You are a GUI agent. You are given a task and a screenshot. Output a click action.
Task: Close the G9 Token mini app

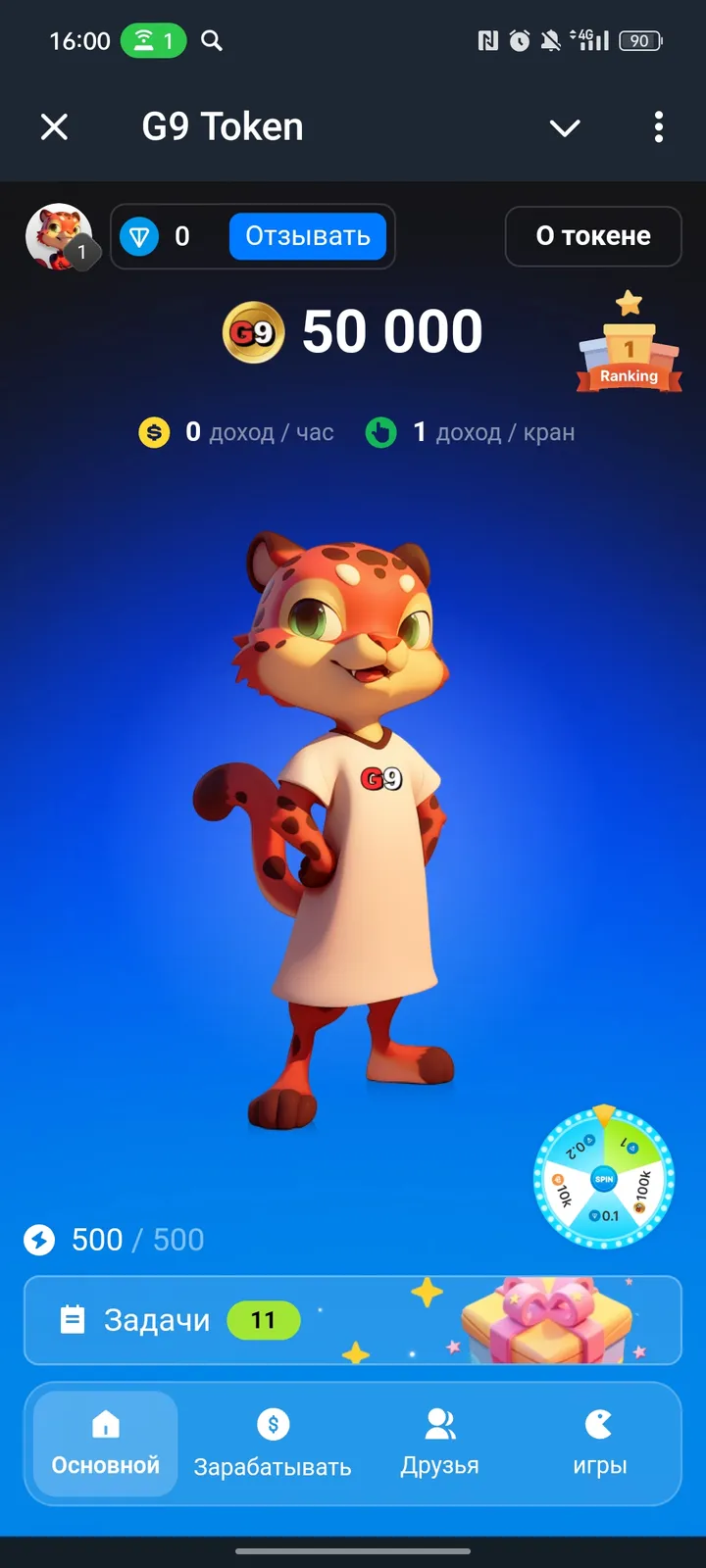[x=55, y=126]
